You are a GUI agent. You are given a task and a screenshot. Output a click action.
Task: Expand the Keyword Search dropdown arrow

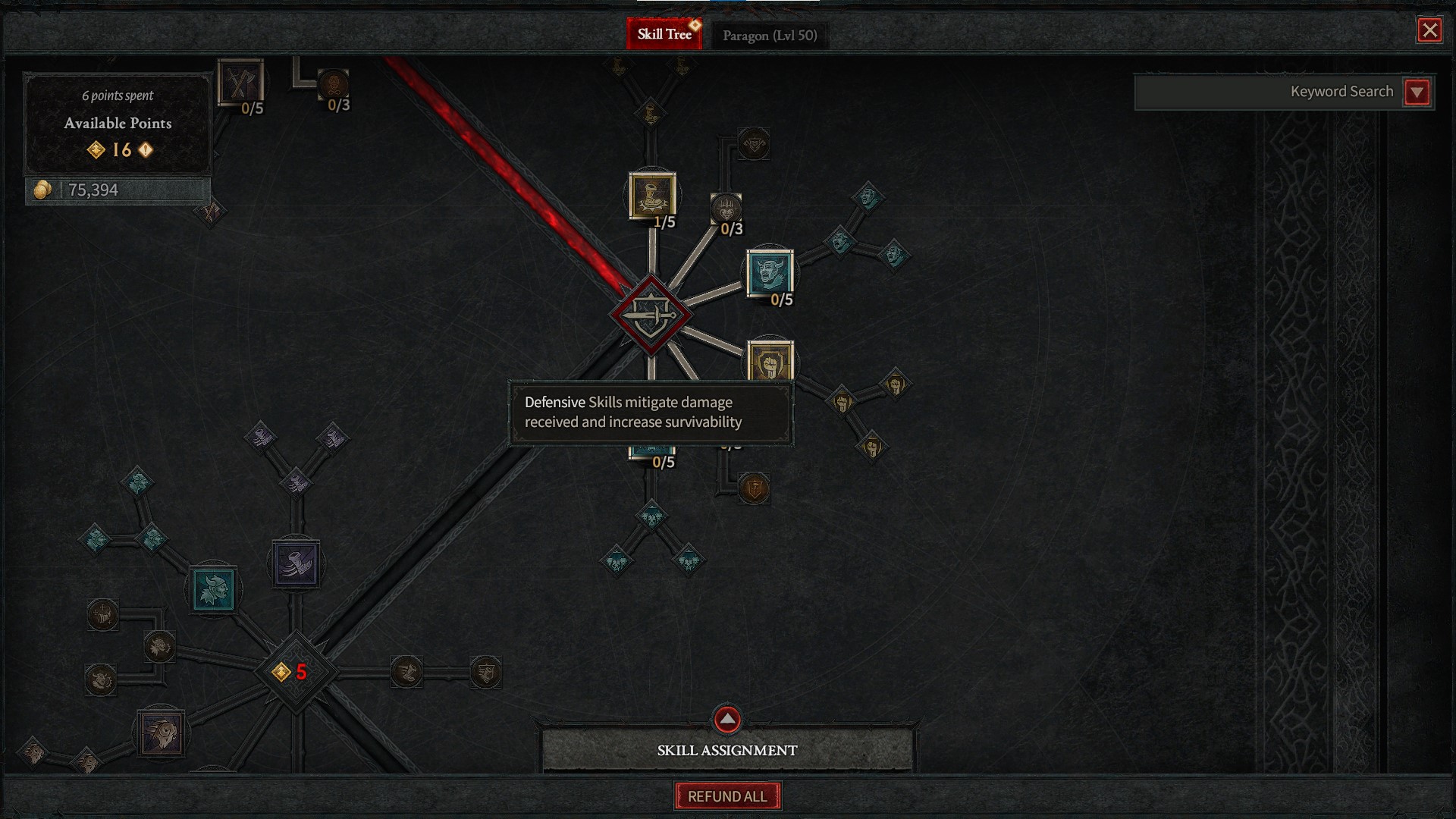tap(1416, 93)
